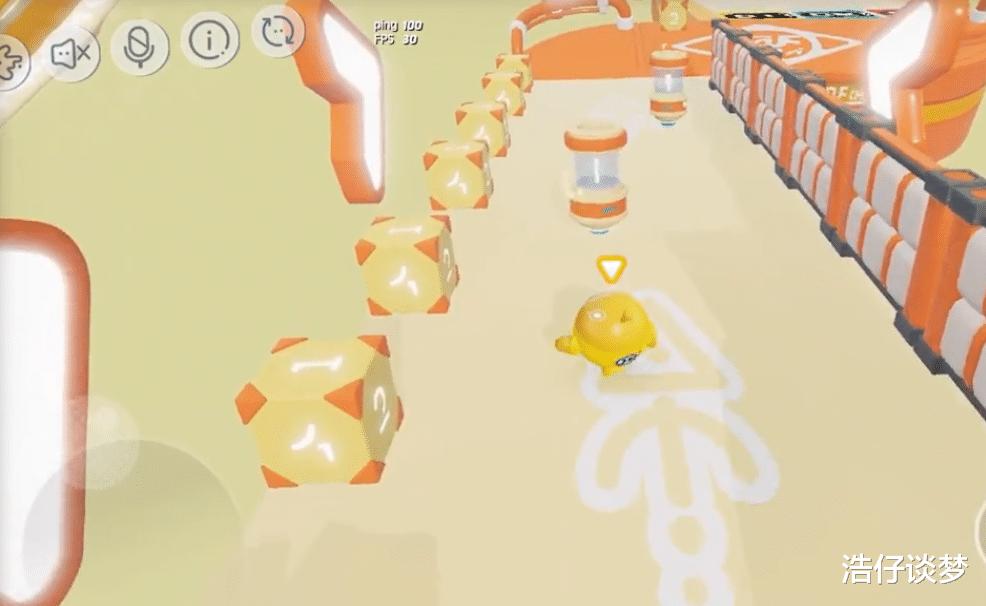Open the circled info icon
Image resolution: width=986 pixels, height=606 pixels.
point(210,40)
